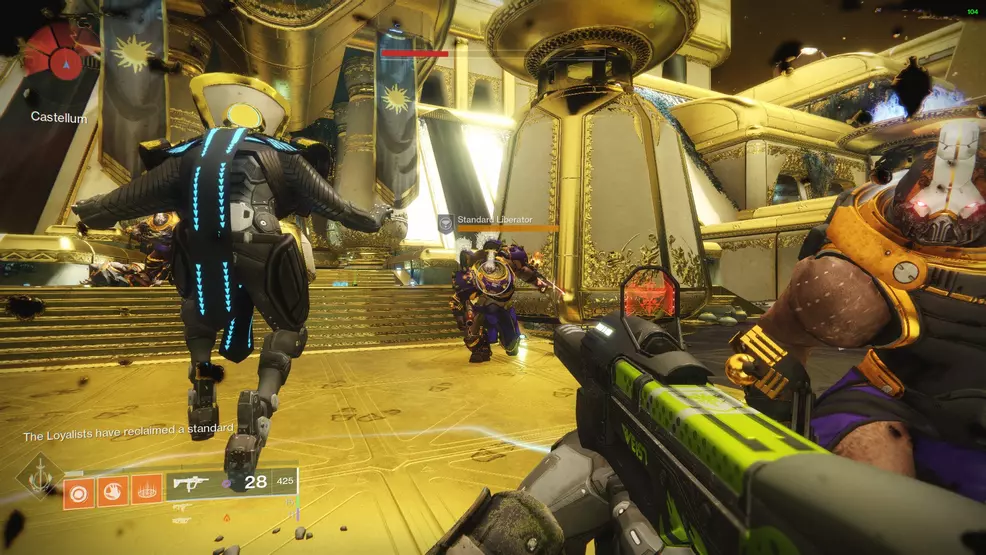This screenshot has height=555, width=986.
Task: Use the grenade ability icon
Action: (x=79, y=490)
